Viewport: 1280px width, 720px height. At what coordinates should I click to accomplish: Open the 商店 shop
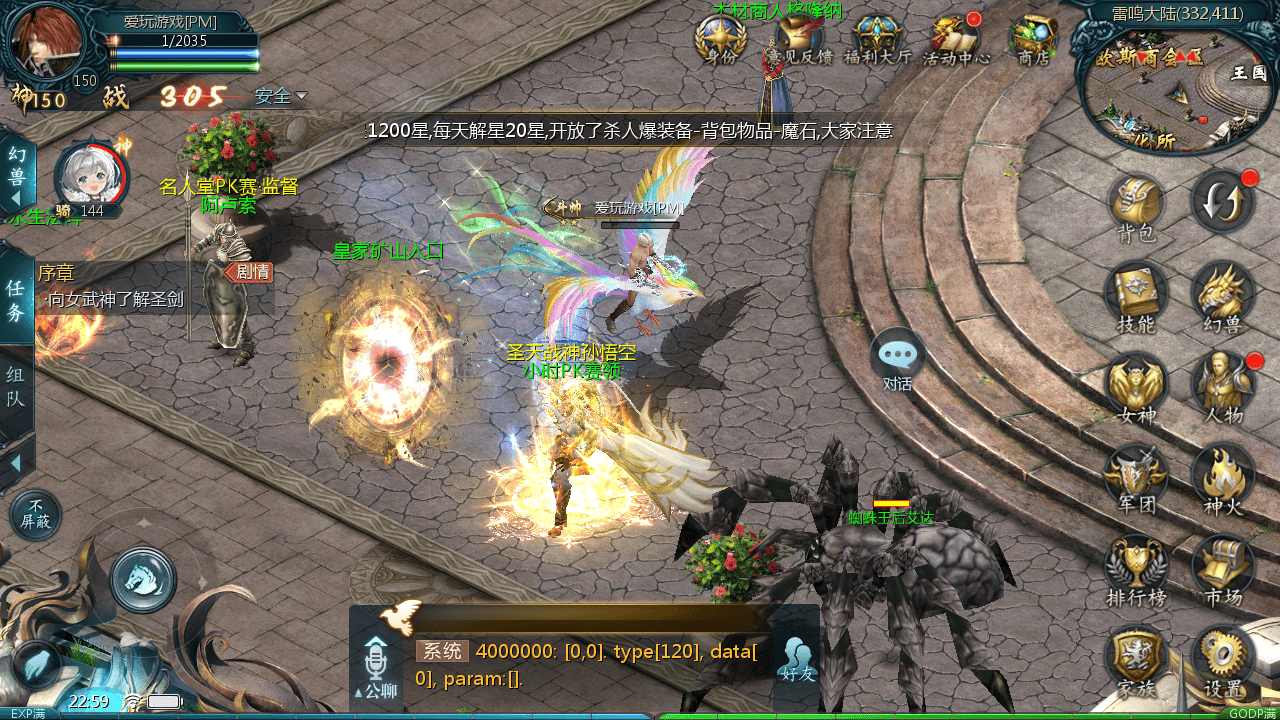click(x=1033, y=40)
